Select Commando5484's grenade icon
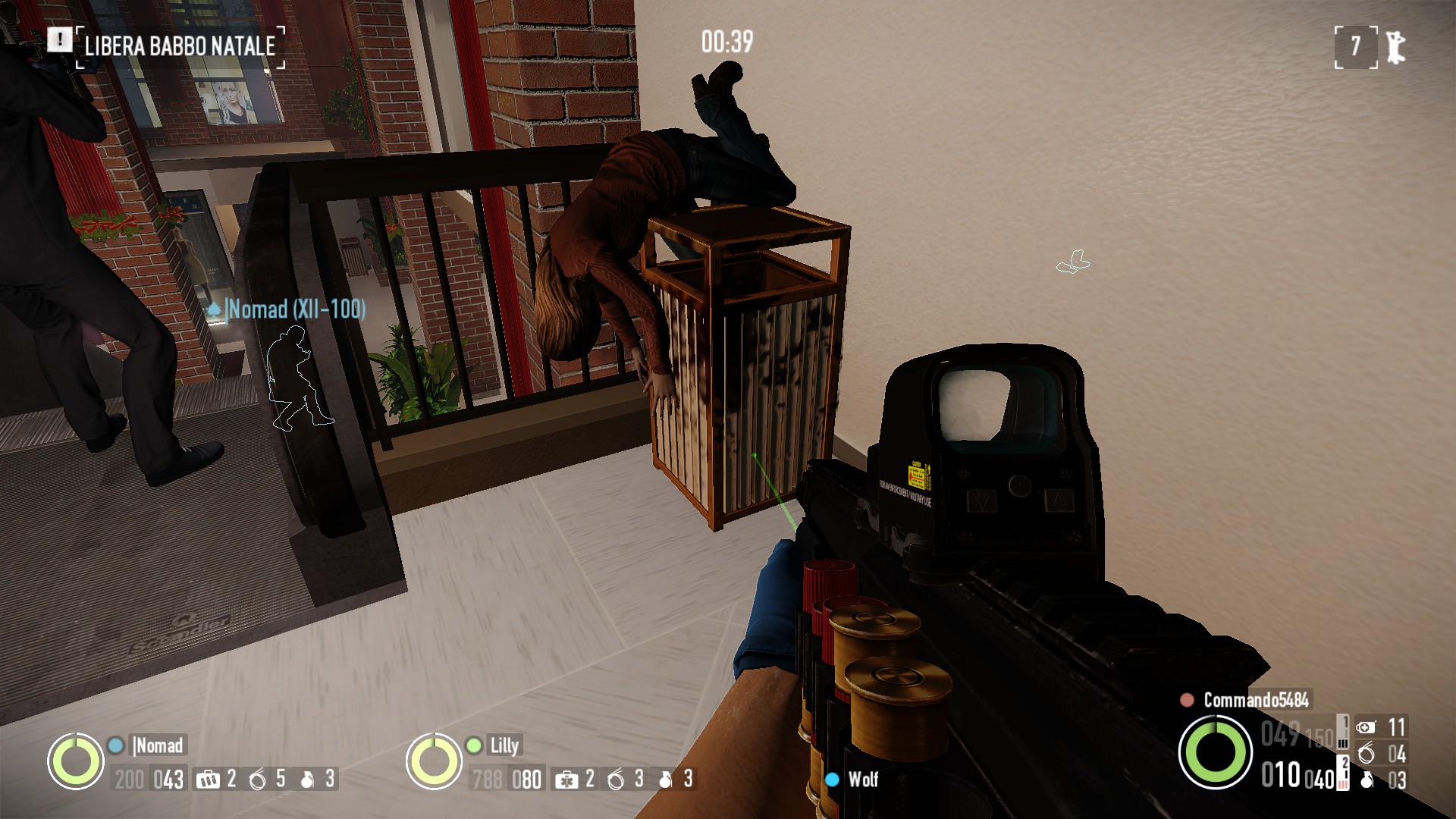This screenshot has width=1456, height=819. pyautogui.click(x=1367, y=780)
